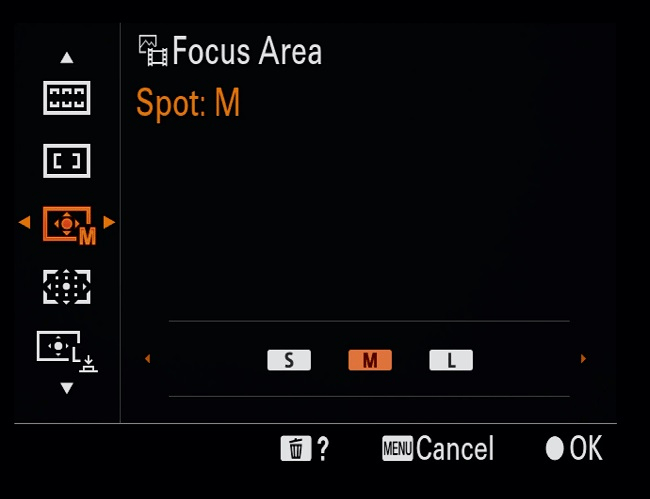Click the white down arrow below the icon list
This screenshot has height=499, width=650.
(x=67, y=387)
